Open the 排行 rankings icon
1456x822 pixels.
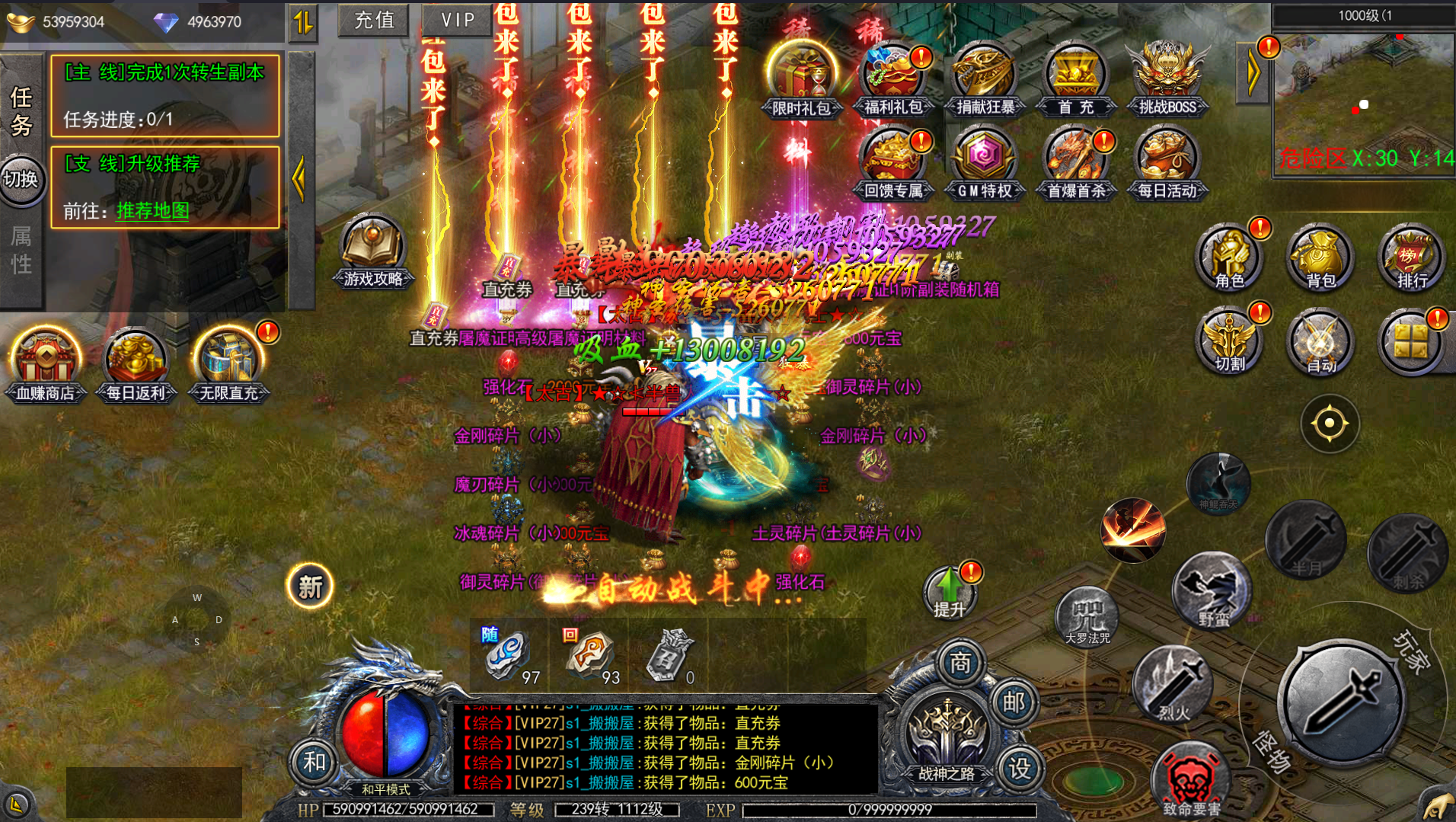[x=1412, y=257]
